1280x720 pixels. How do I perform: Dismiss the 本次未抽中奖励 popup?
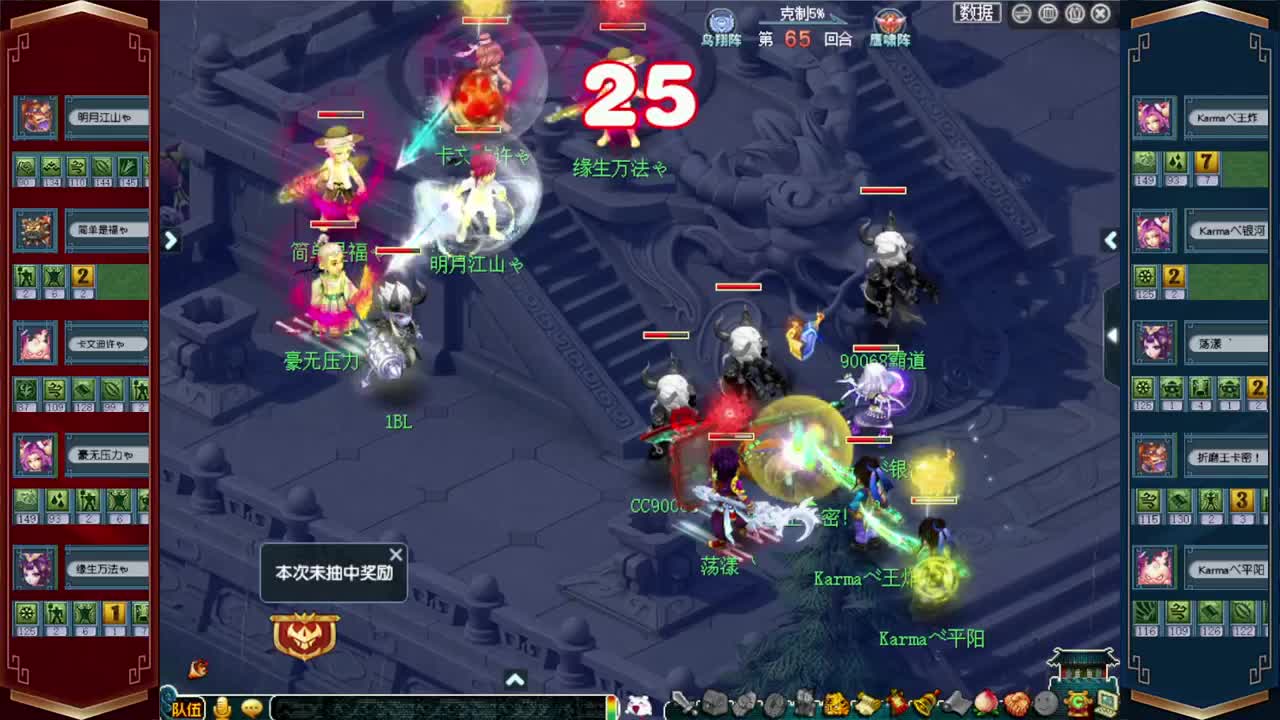coord(396,554)
